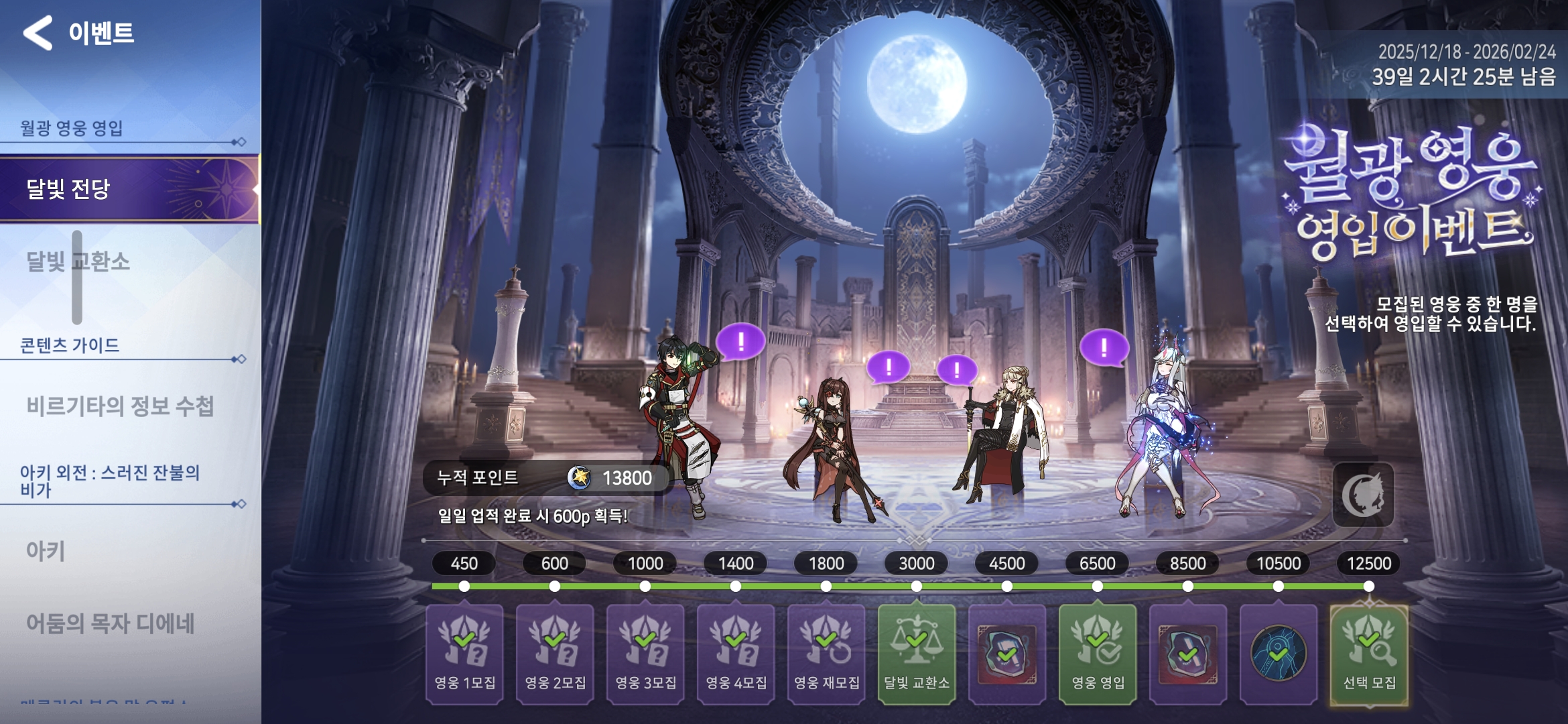This screenshot has height=724, width=1568.
Task: Open the 영웅 재모집 reward card
Action: pyautogui.click(x=826, y=654)
